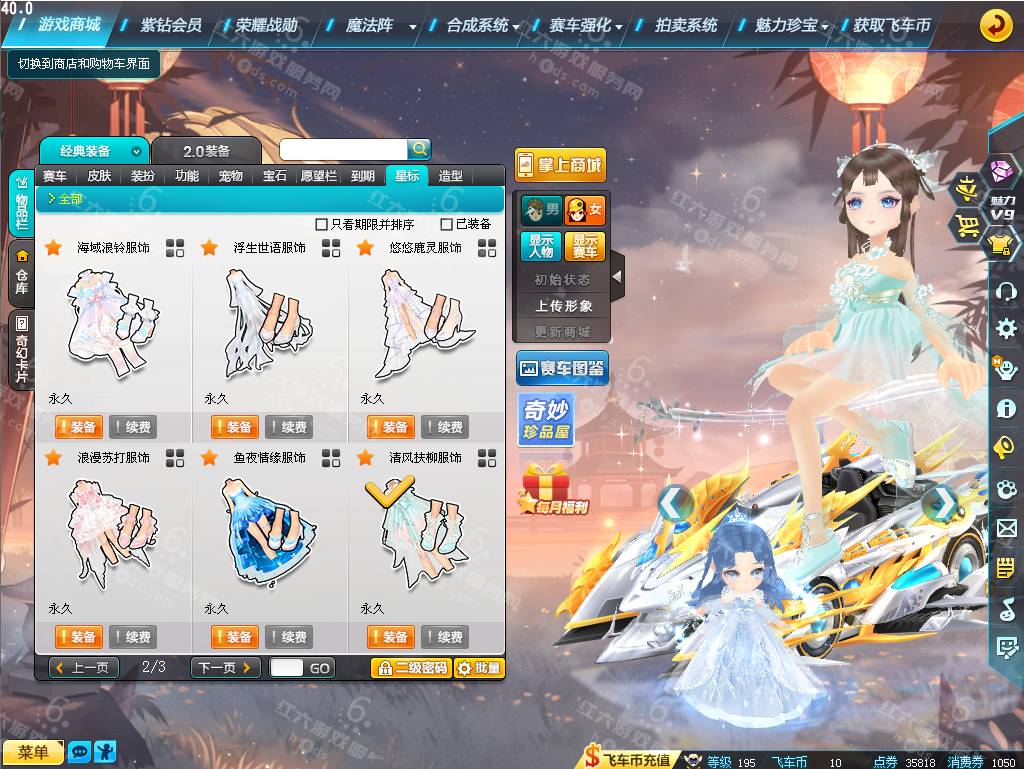
Task: Open the 紫钻会员 menu
Action: (171, 25)
